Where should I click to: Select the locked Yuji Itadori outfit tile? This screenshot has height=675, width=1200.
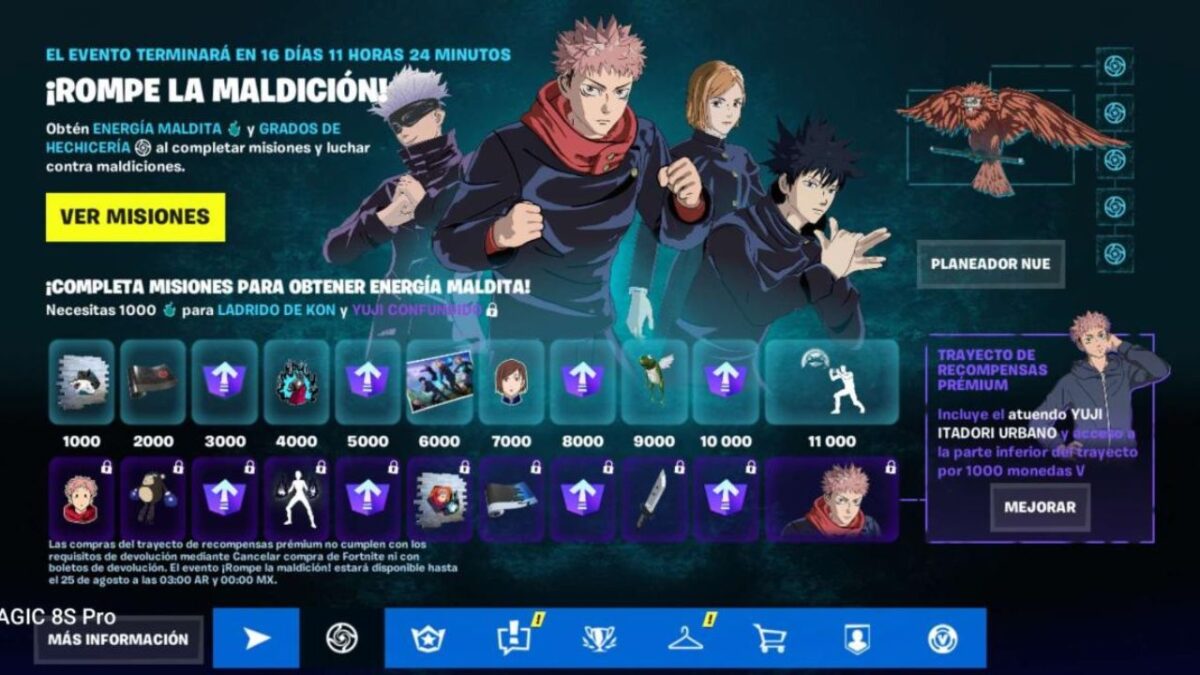click(831, 498)
